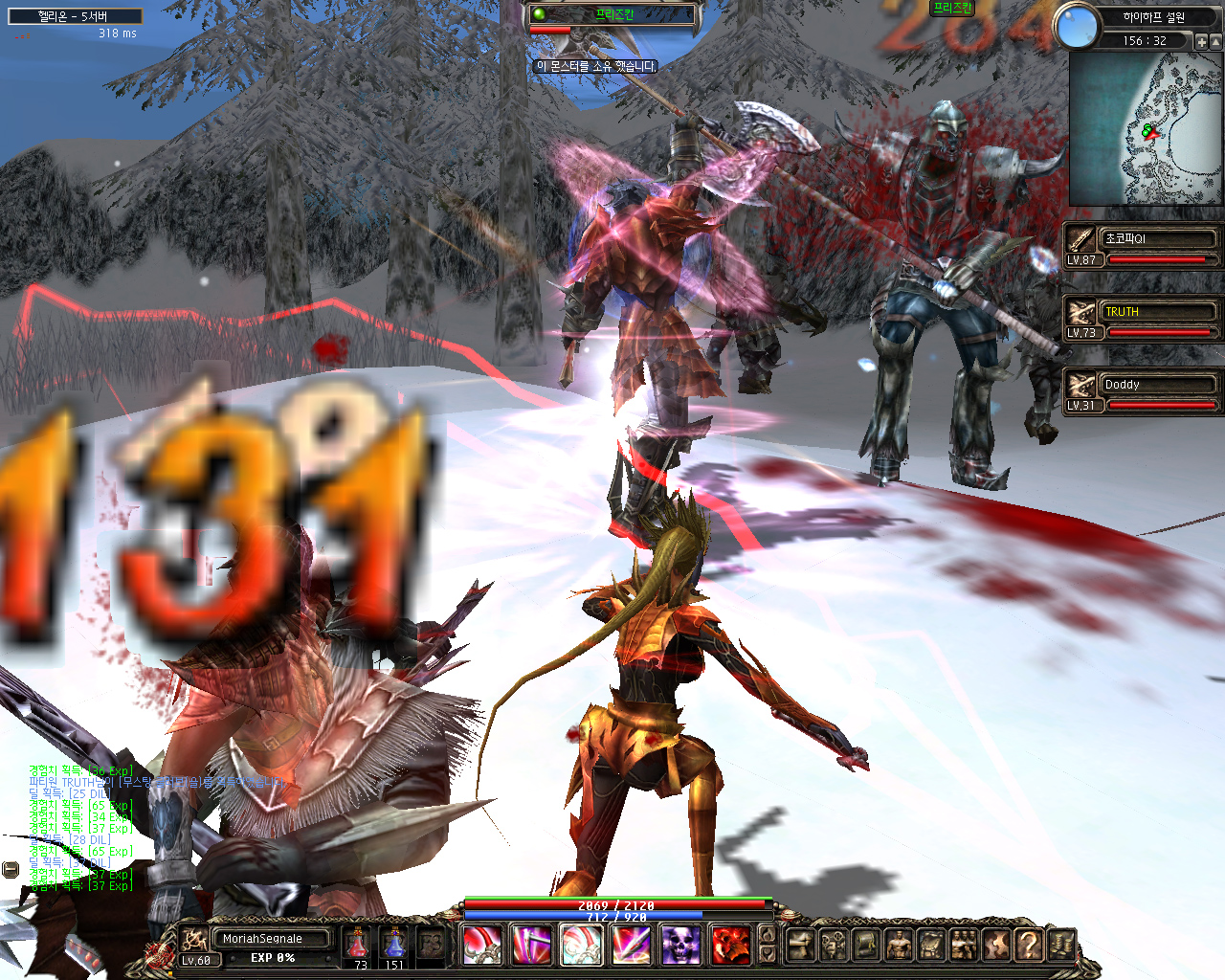The image size is (1225, 980).
Task: Activate the purple skull skill
Action: tap(680, 945)
